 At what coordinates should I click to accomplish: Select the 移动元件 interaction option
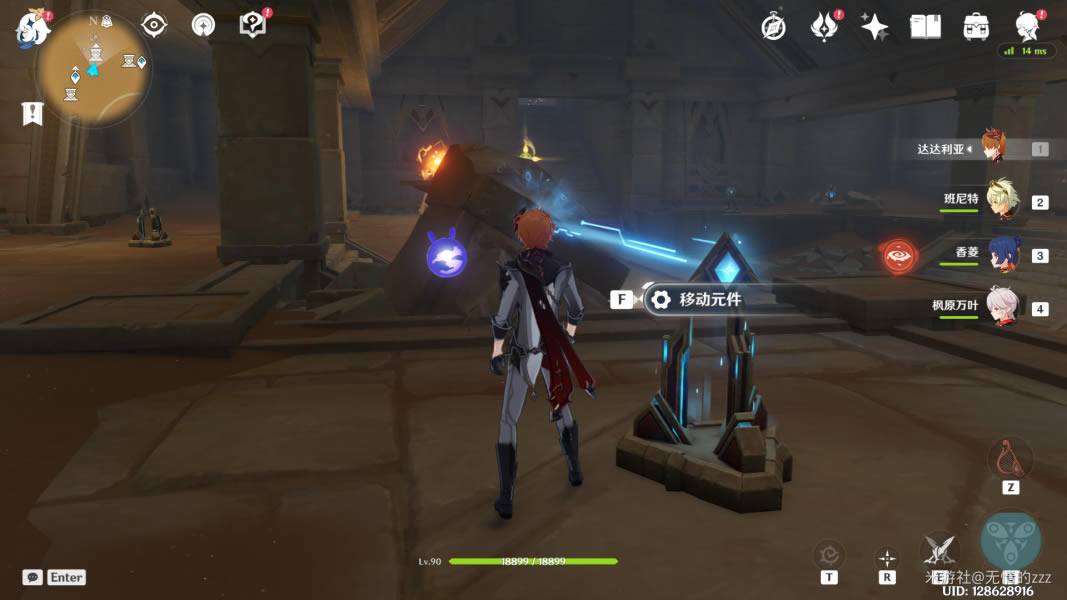[709, 299]
